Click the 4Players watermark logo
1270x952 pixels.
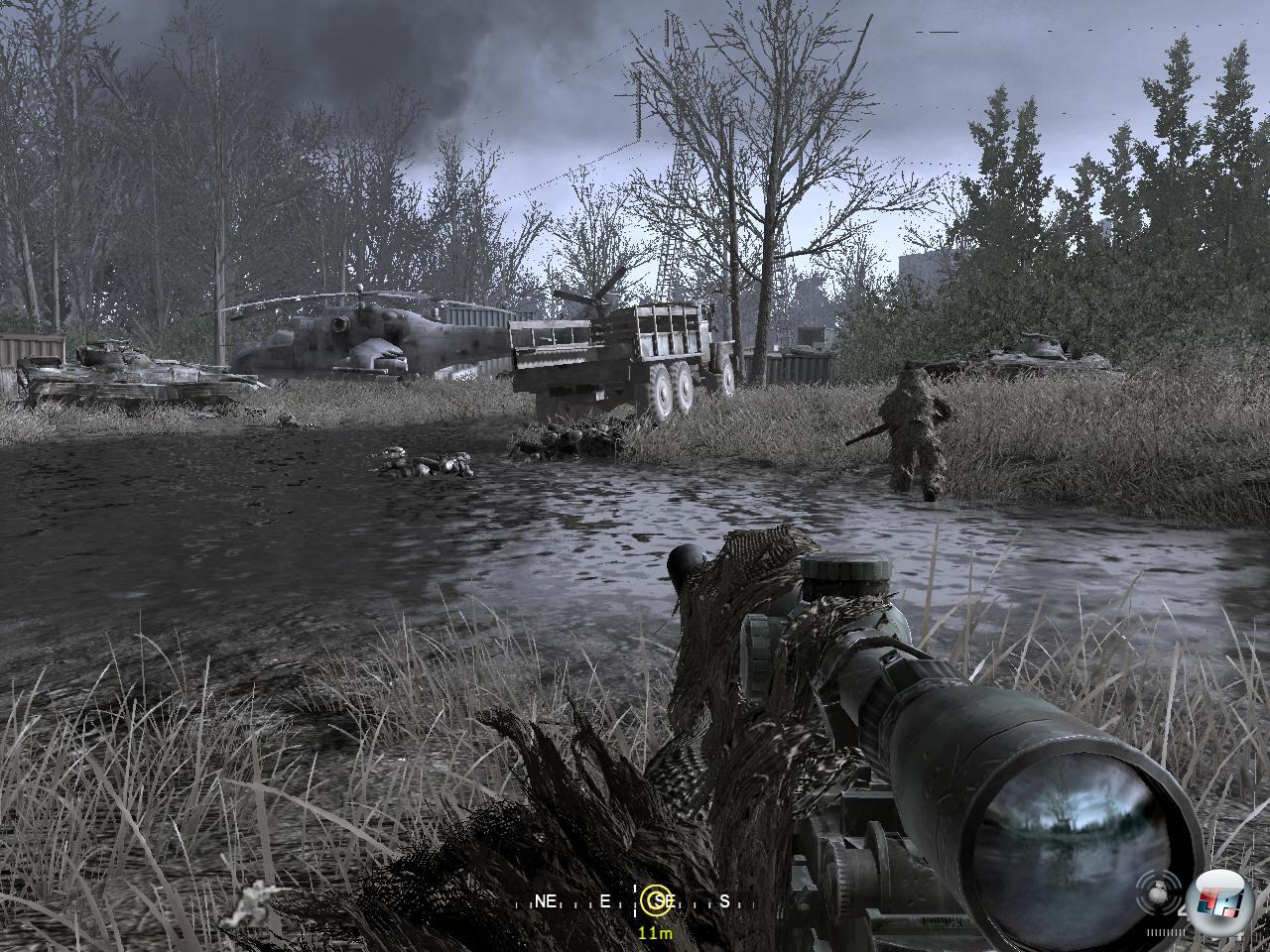(1218, 902)
